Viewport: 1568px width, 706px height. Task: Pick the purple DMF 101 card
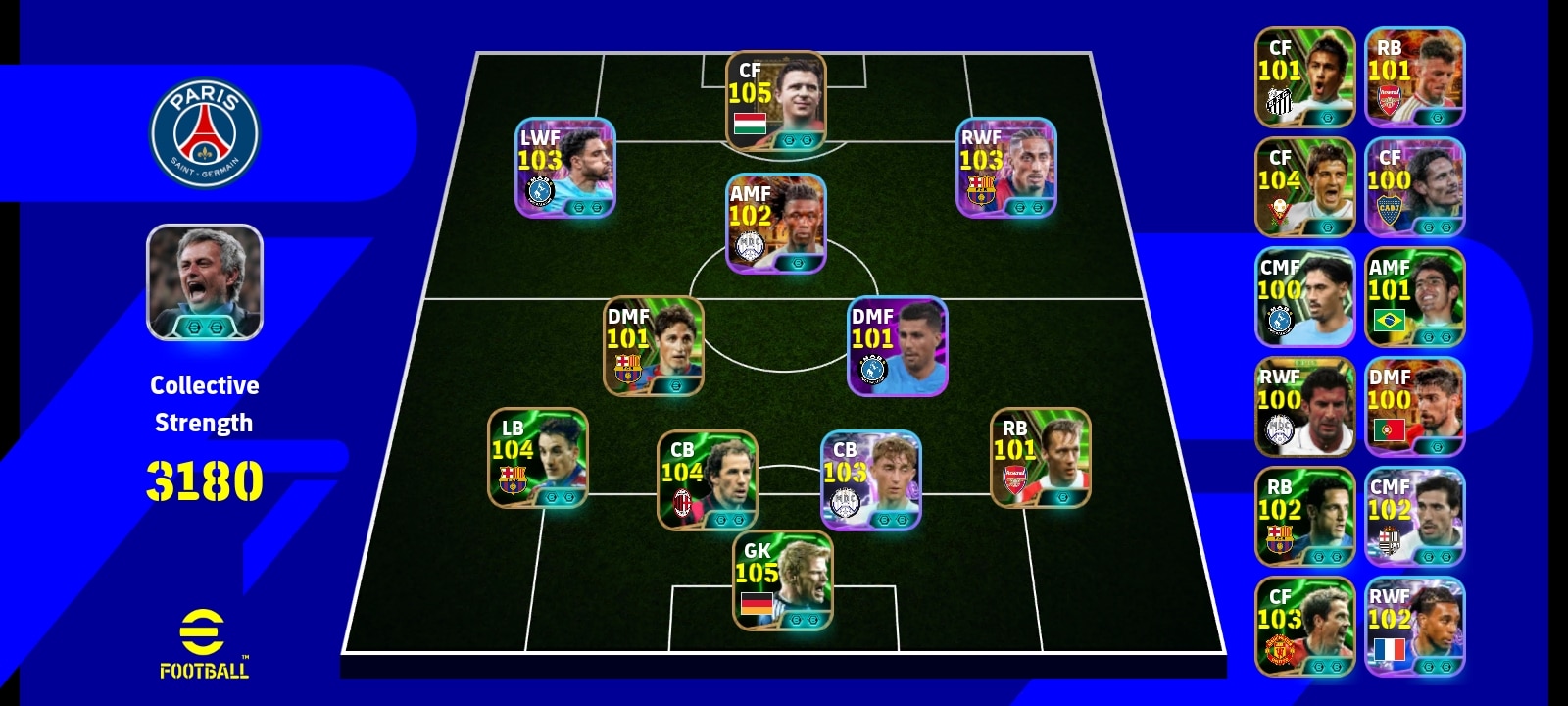click(x=897, y=346)
